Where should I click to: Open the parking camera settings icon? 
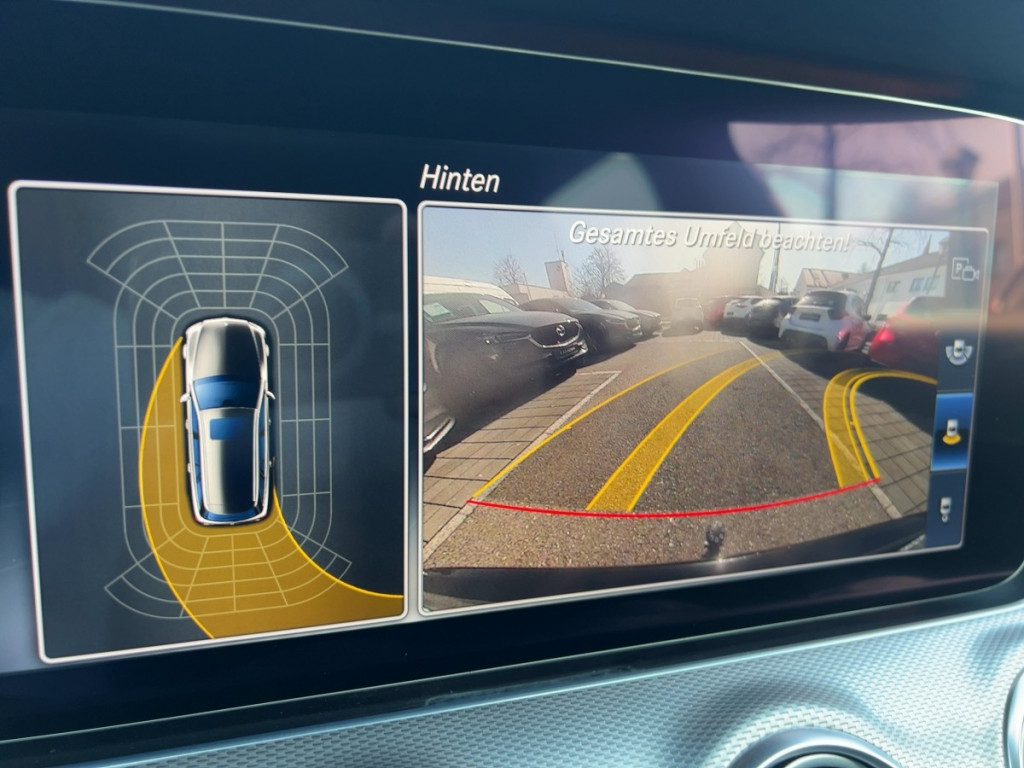tap(964, 269)
